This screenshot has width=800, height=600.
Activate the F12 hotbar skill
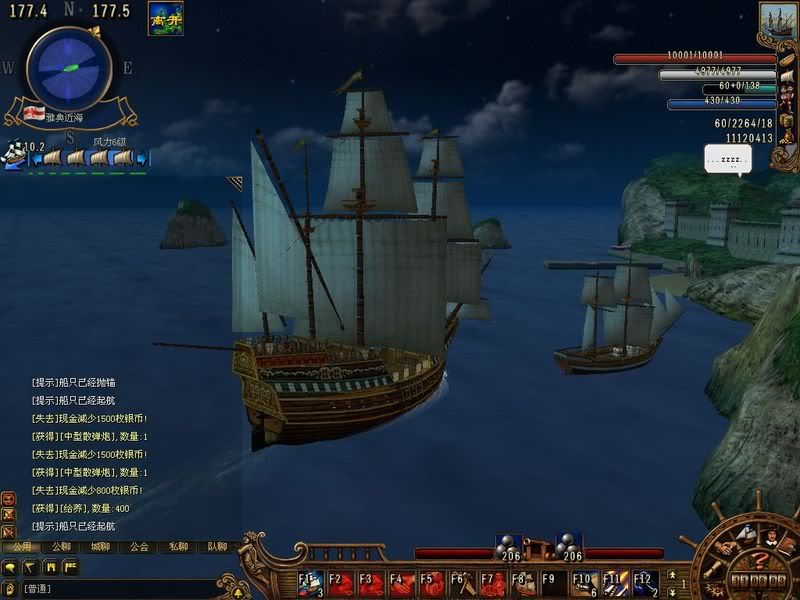tap(644, 583)
